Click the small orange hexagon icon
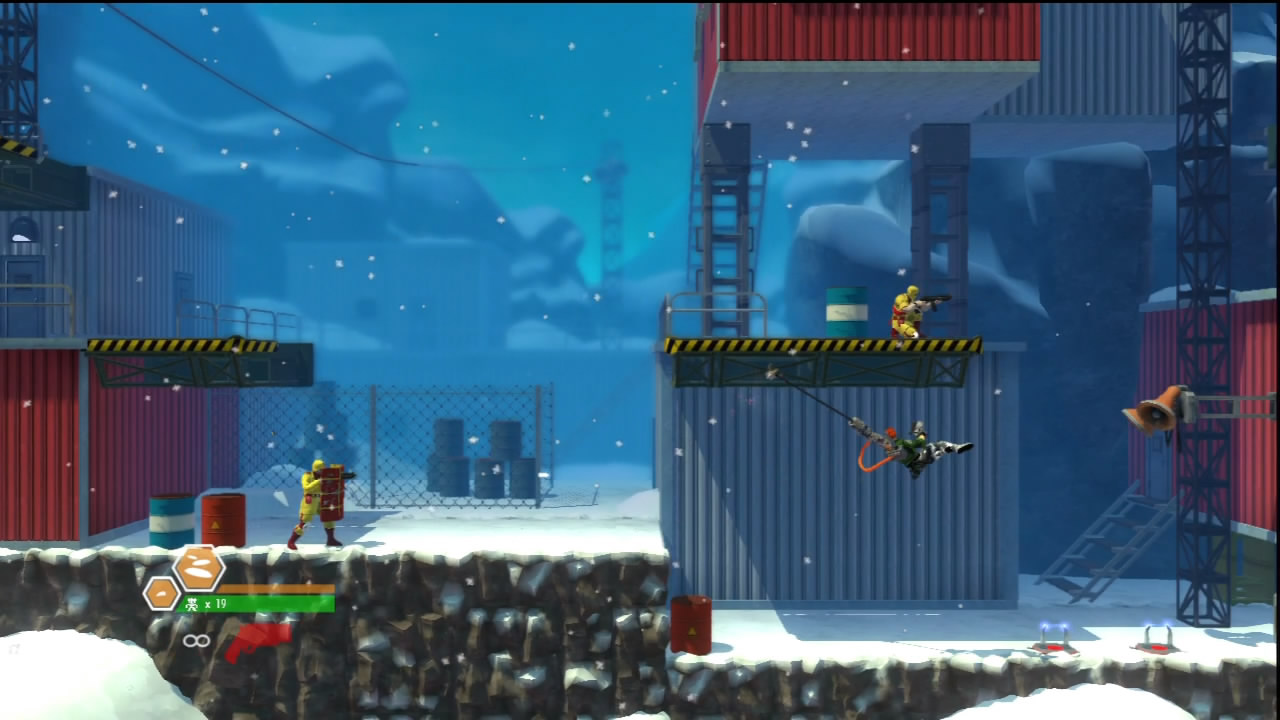The image size is (1280, 720). [161, 594]
